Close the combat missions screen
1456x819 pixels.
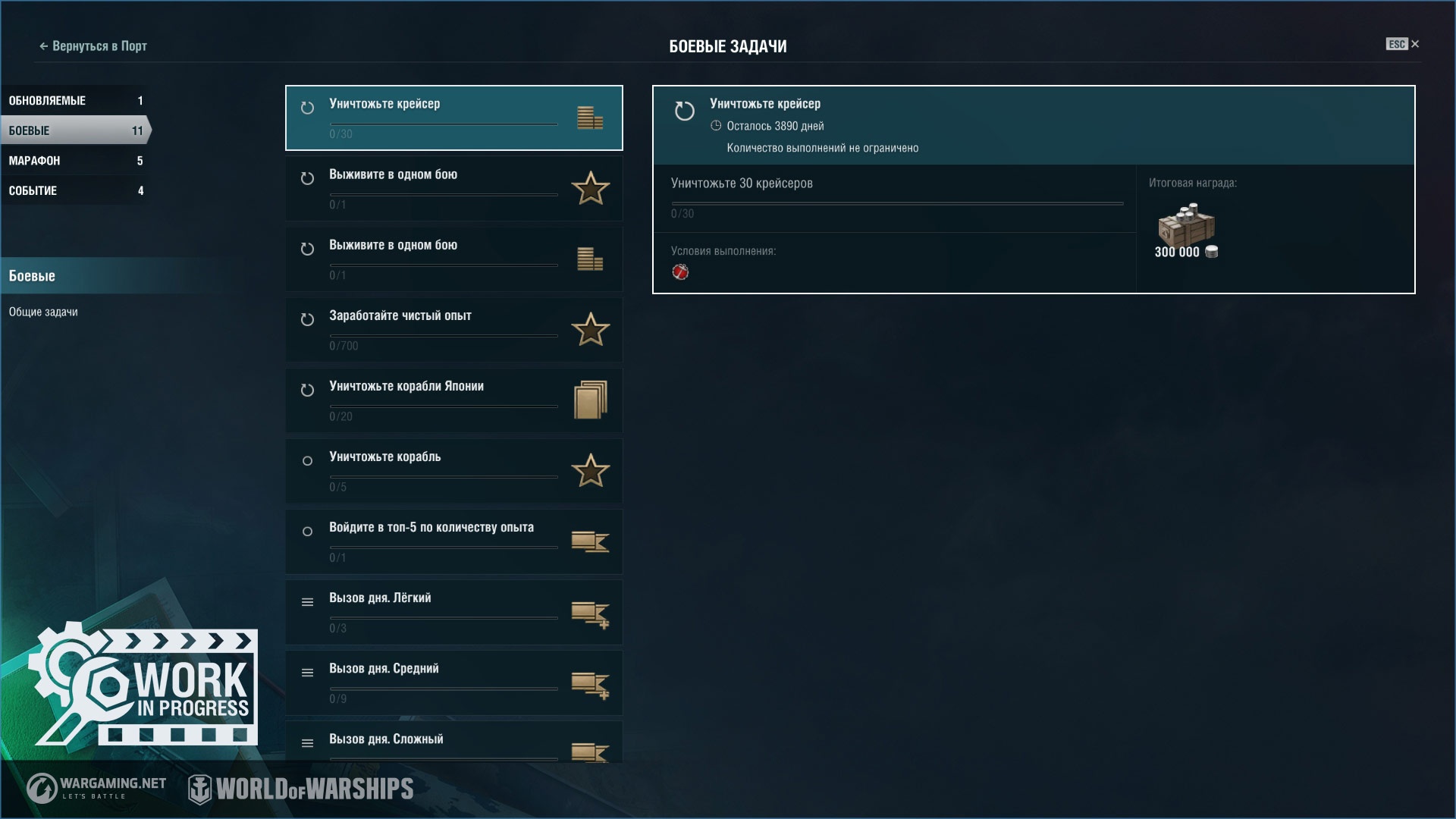point(1414,44)
